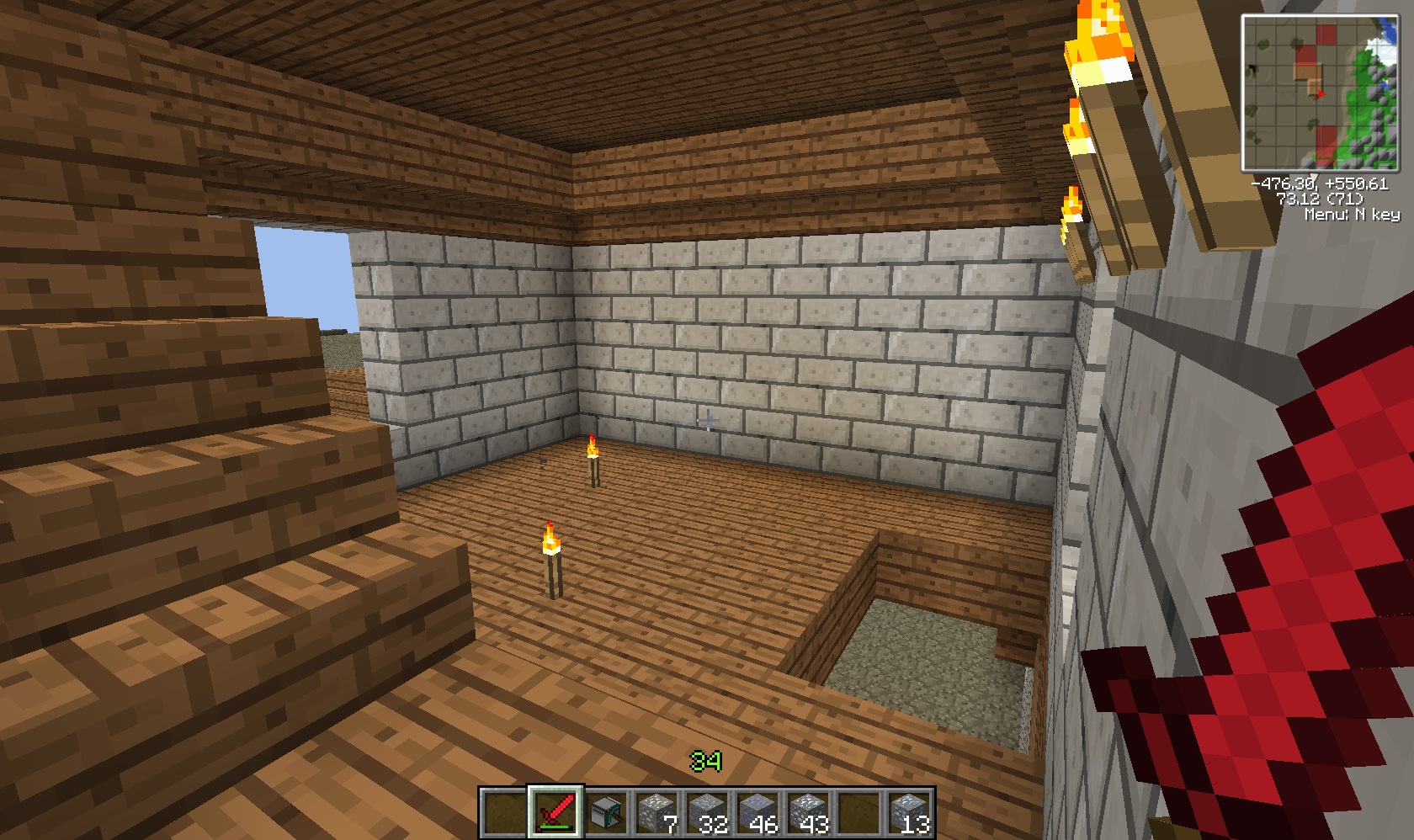Image resolution: width=1414 pixels, height=840 pixels.
Task: Choose the ore stack of 7
Action: pyautogui.click(x=656, y=813)
